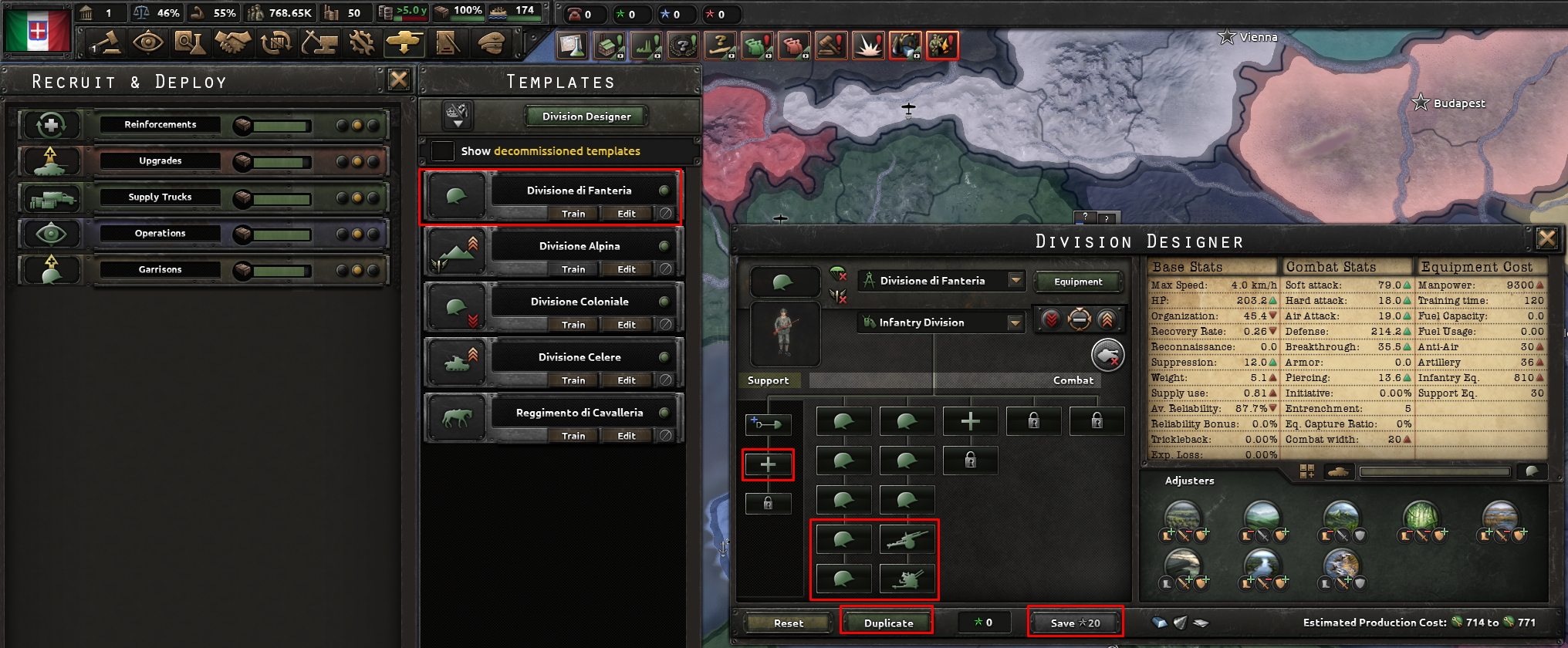1568x648 pixels.
Task: Click the division soldier portrait
Action: click(785, 334)
